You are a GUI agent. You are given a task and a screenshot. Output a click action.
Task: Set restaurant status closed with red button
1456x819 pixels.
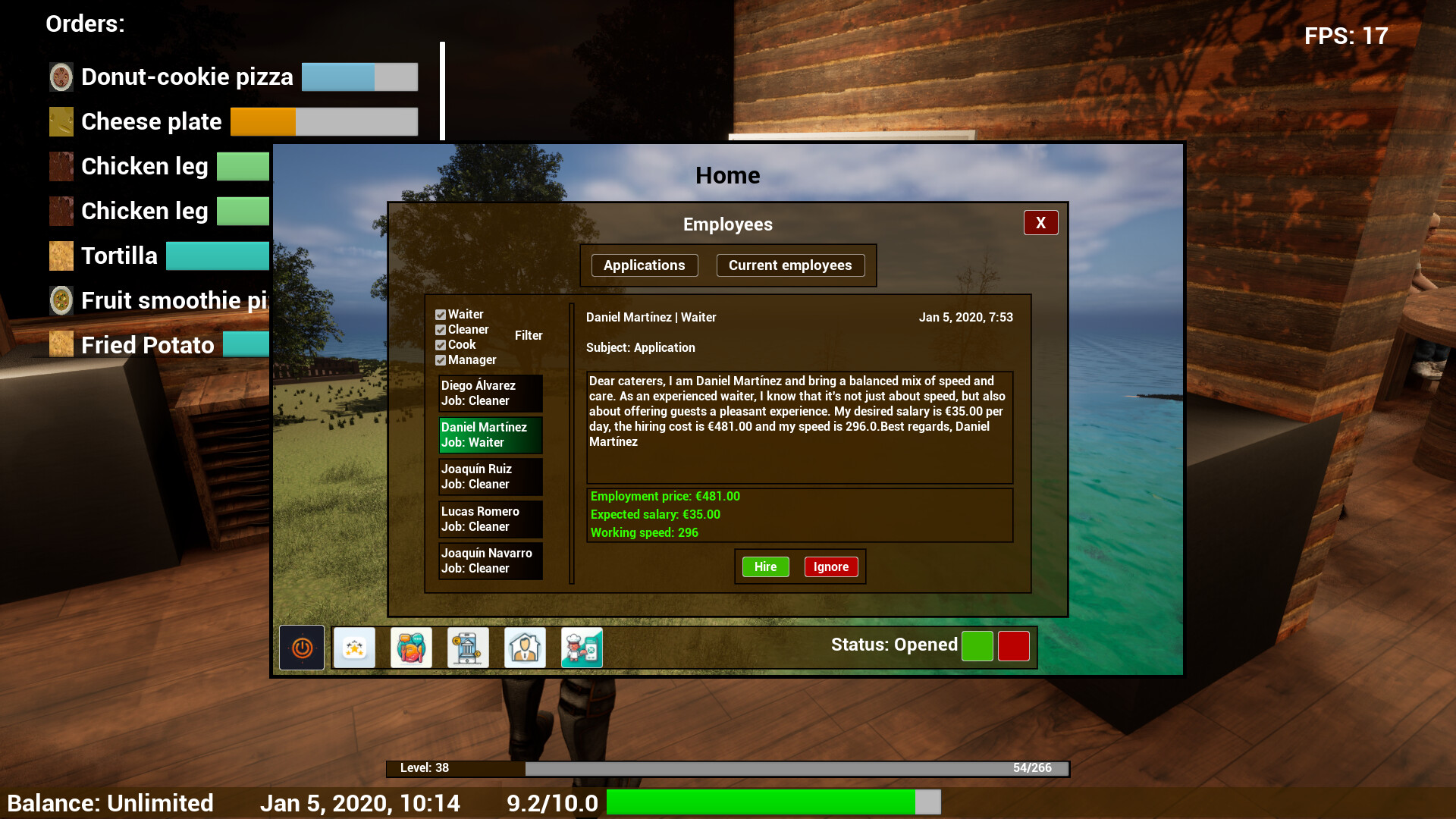[x=1013, y=645]
